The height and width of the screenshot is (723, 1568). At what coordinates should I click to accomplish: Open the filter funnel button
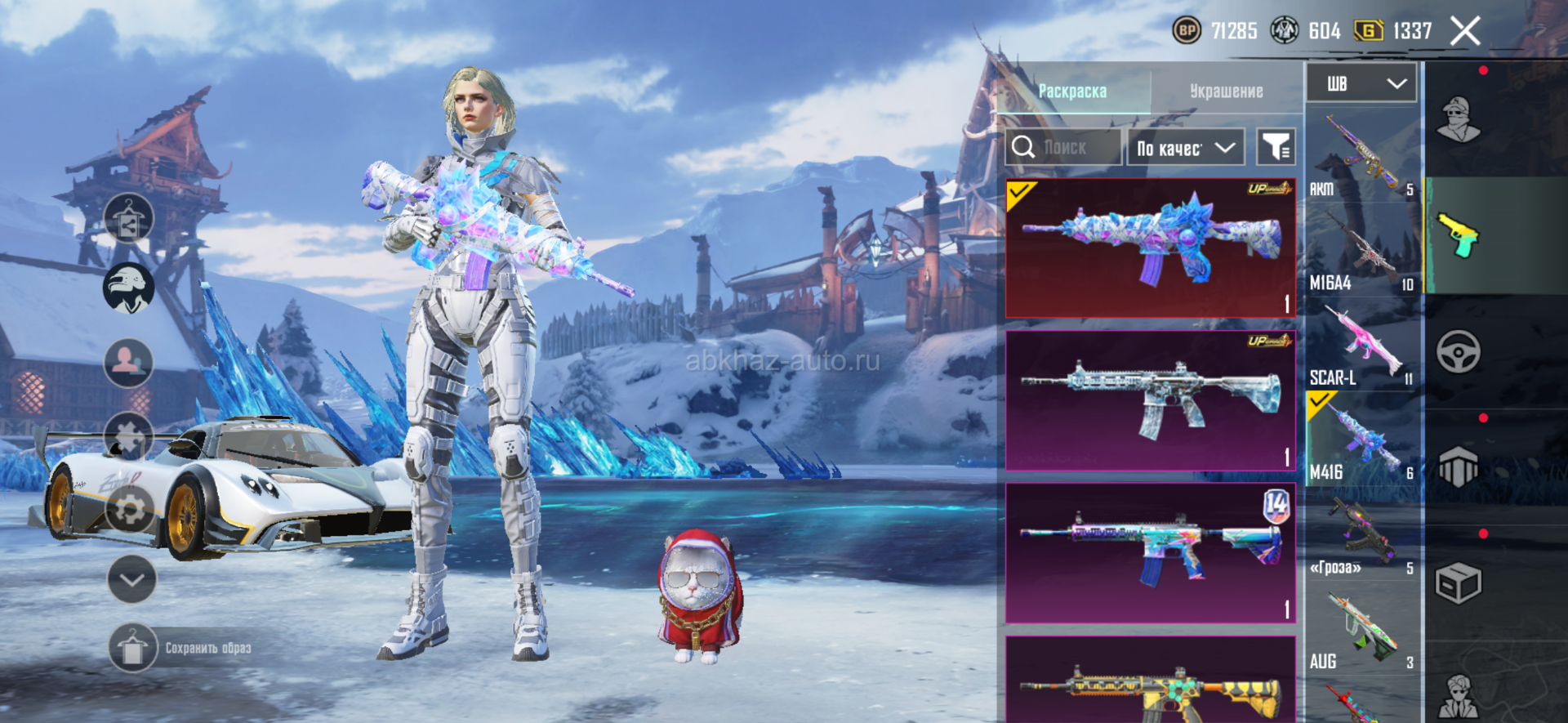tap(1275, 148)
